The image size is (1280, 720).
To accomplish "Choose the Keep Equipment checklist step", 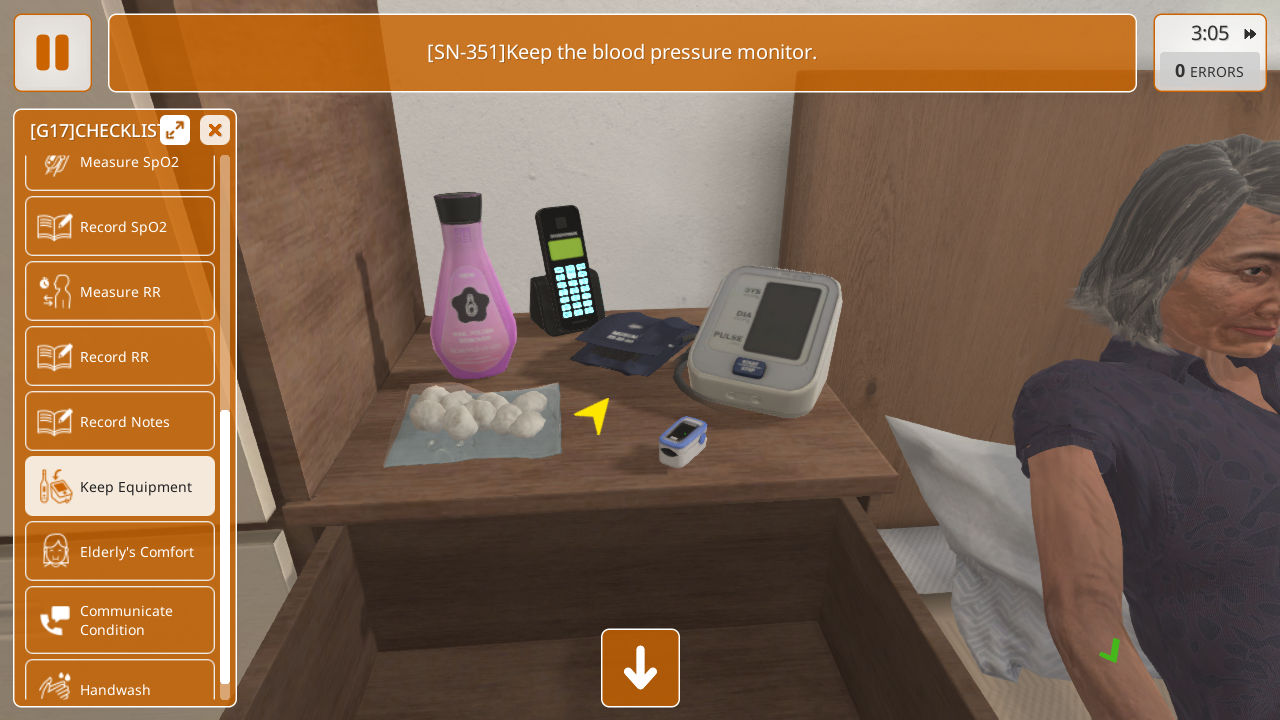I will [120, 486].
